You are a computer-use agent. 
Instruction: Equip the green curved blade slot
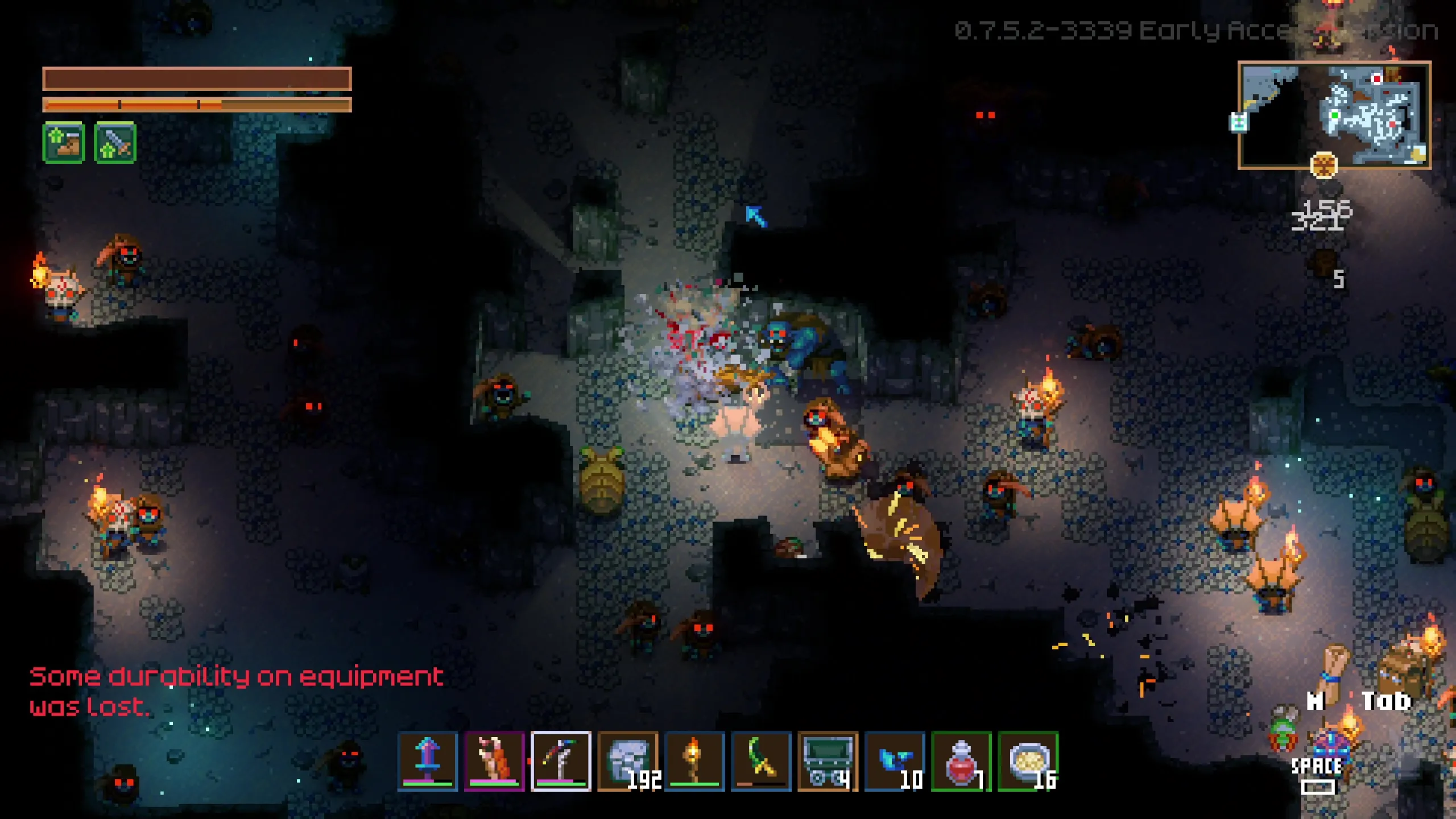click(761, 761)
